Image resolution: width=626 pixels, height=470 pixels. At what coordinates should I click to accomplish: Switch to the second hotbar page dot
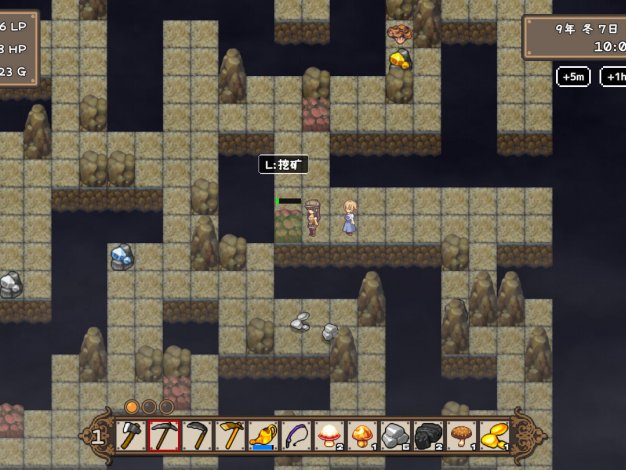[149, 407]
